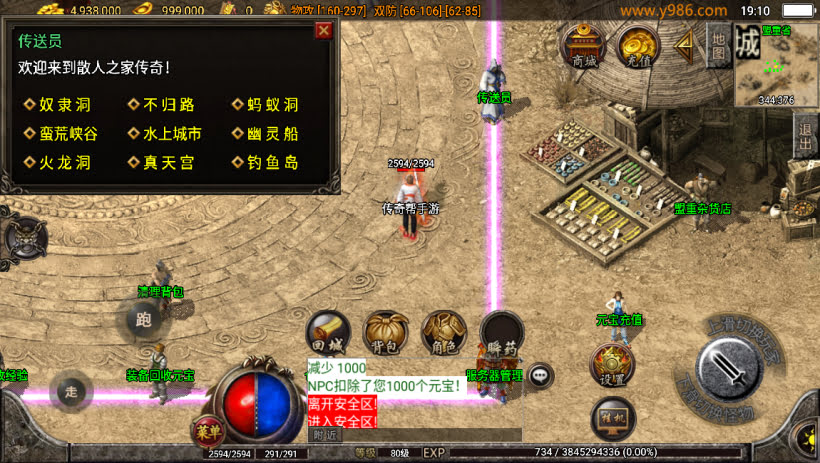Teleport to 奴隶洞
The image size is (820, 463).
coord(64,105)
